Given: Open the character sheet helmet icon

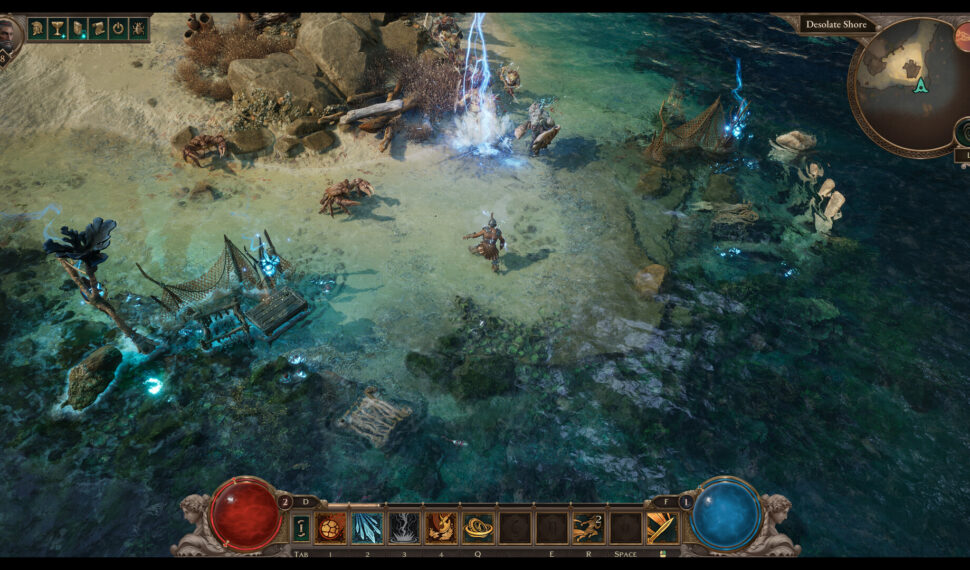Looking at the screenshot, I should point(37,28).
